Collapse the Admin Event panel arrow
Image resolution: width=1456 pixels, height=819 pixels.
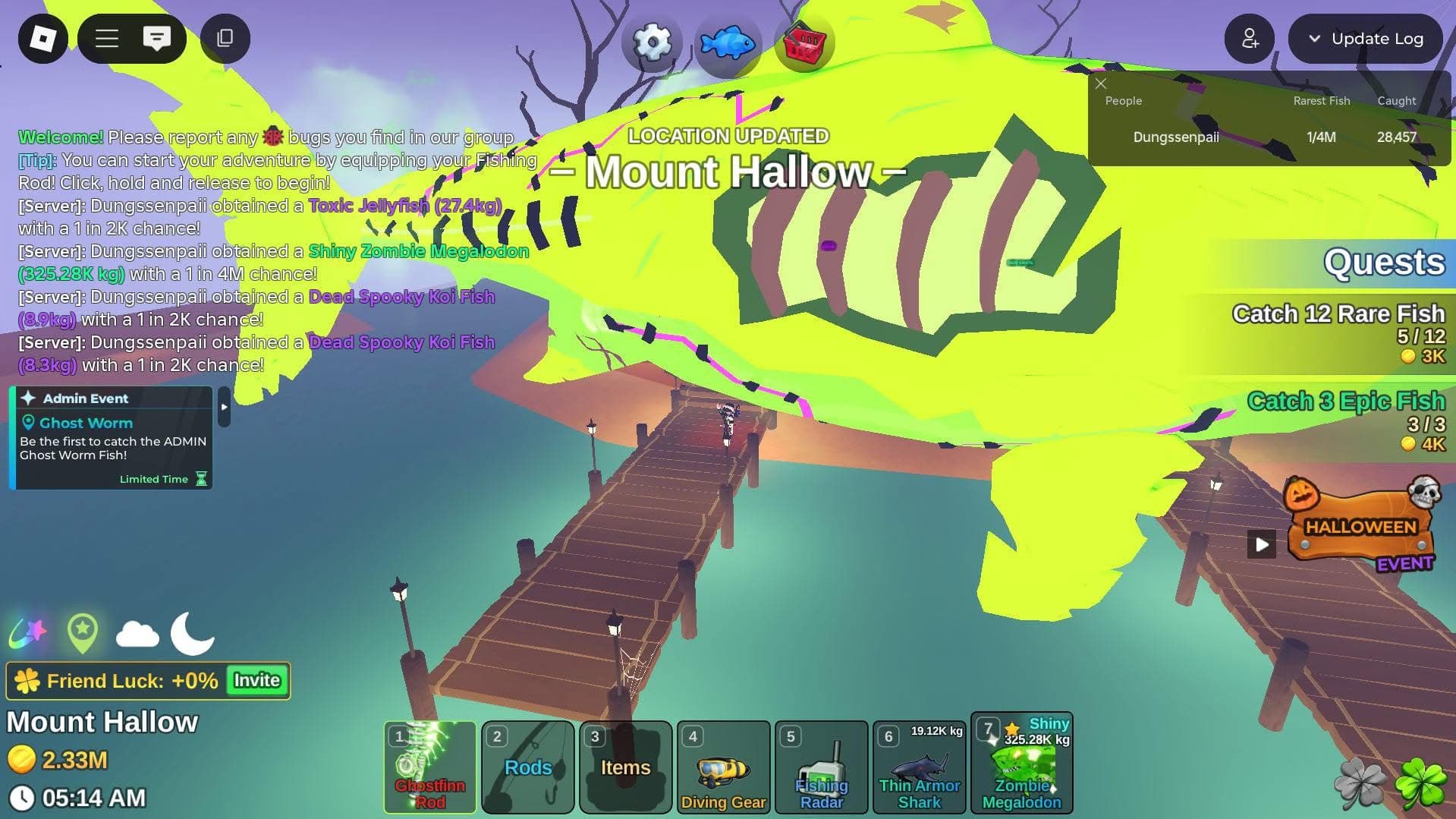(224, 407)
